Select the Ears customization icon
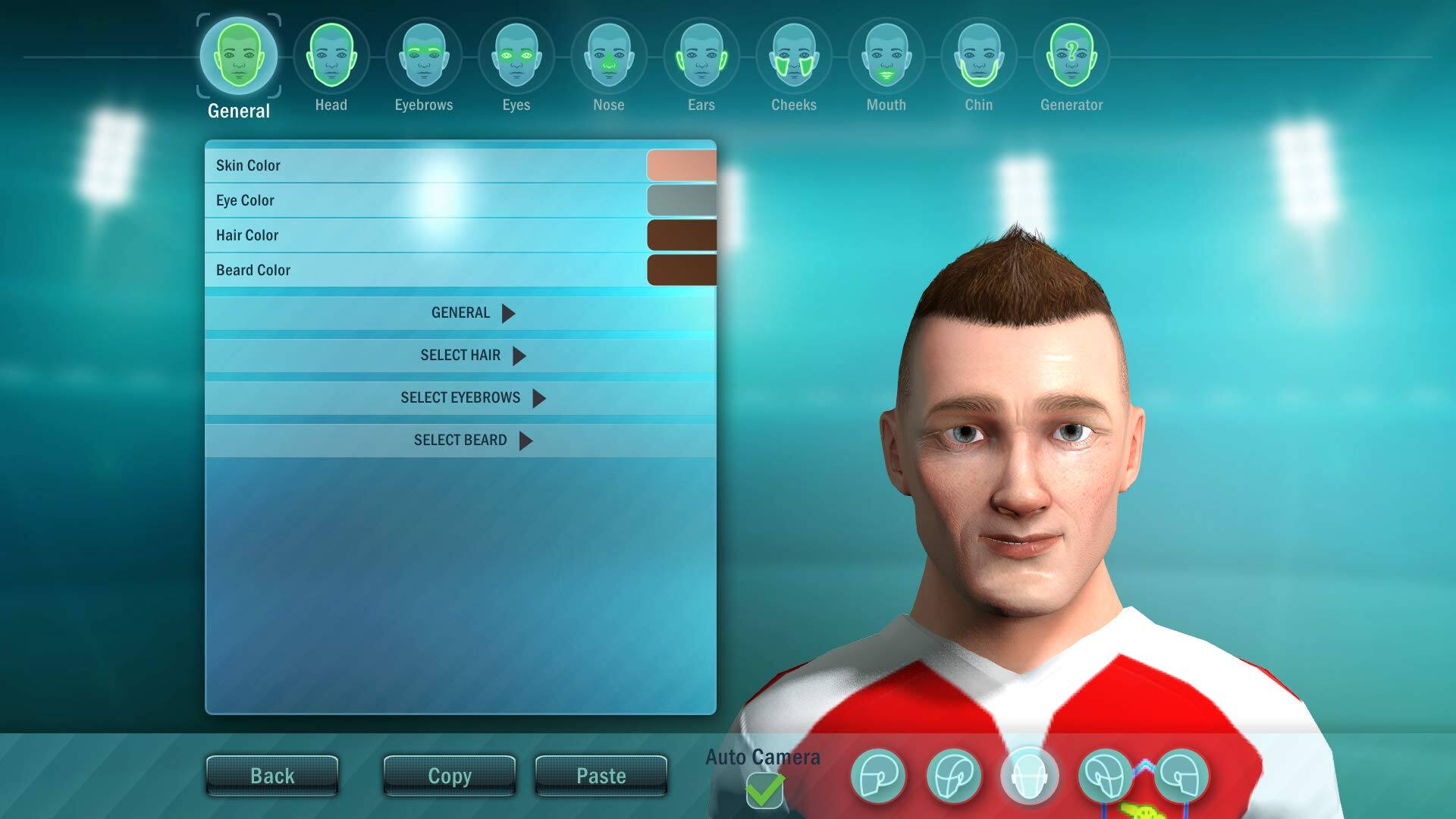 coord(700,55)
